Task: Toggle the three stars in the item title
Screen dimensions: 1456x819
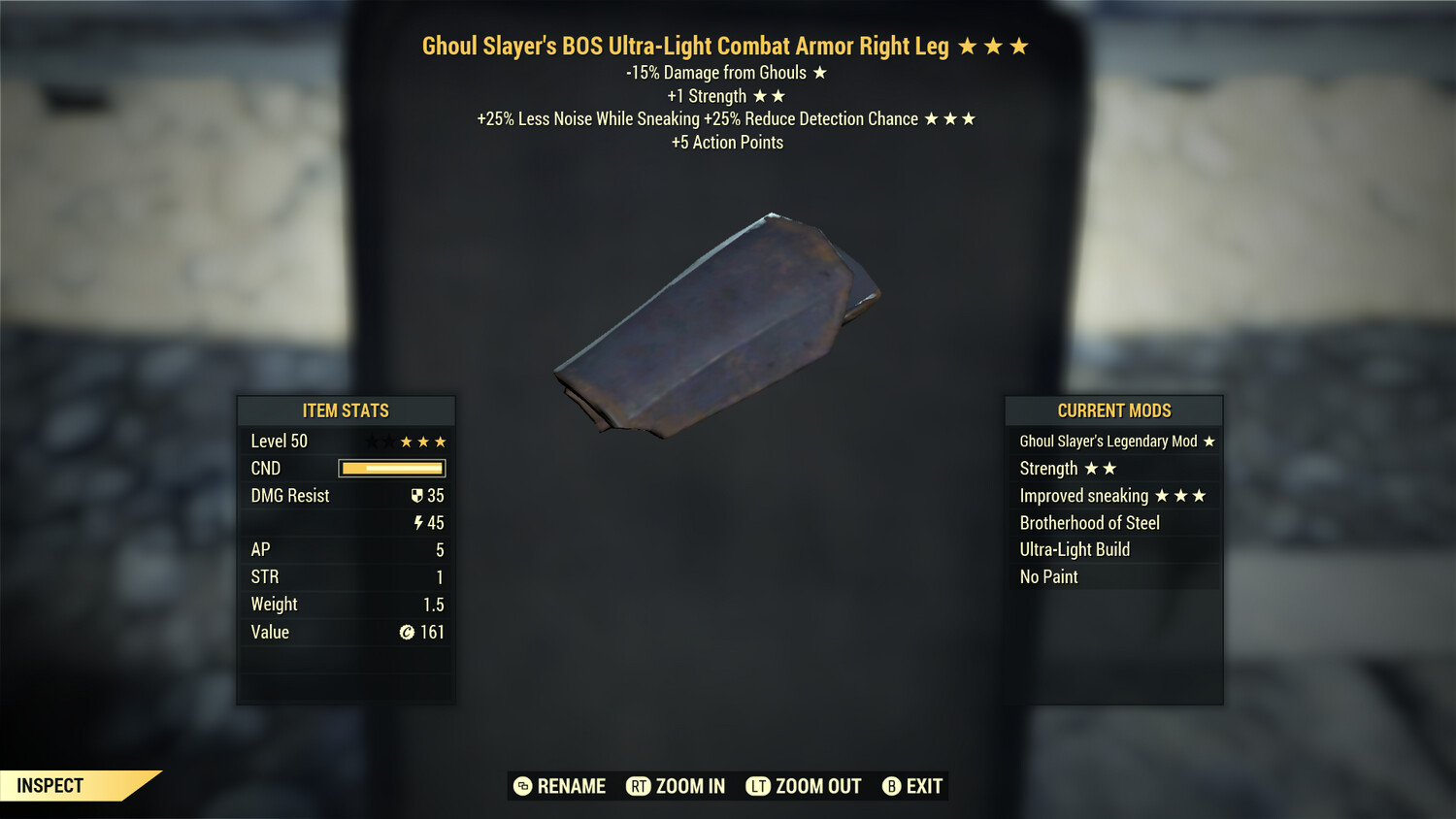Action: 992,45
